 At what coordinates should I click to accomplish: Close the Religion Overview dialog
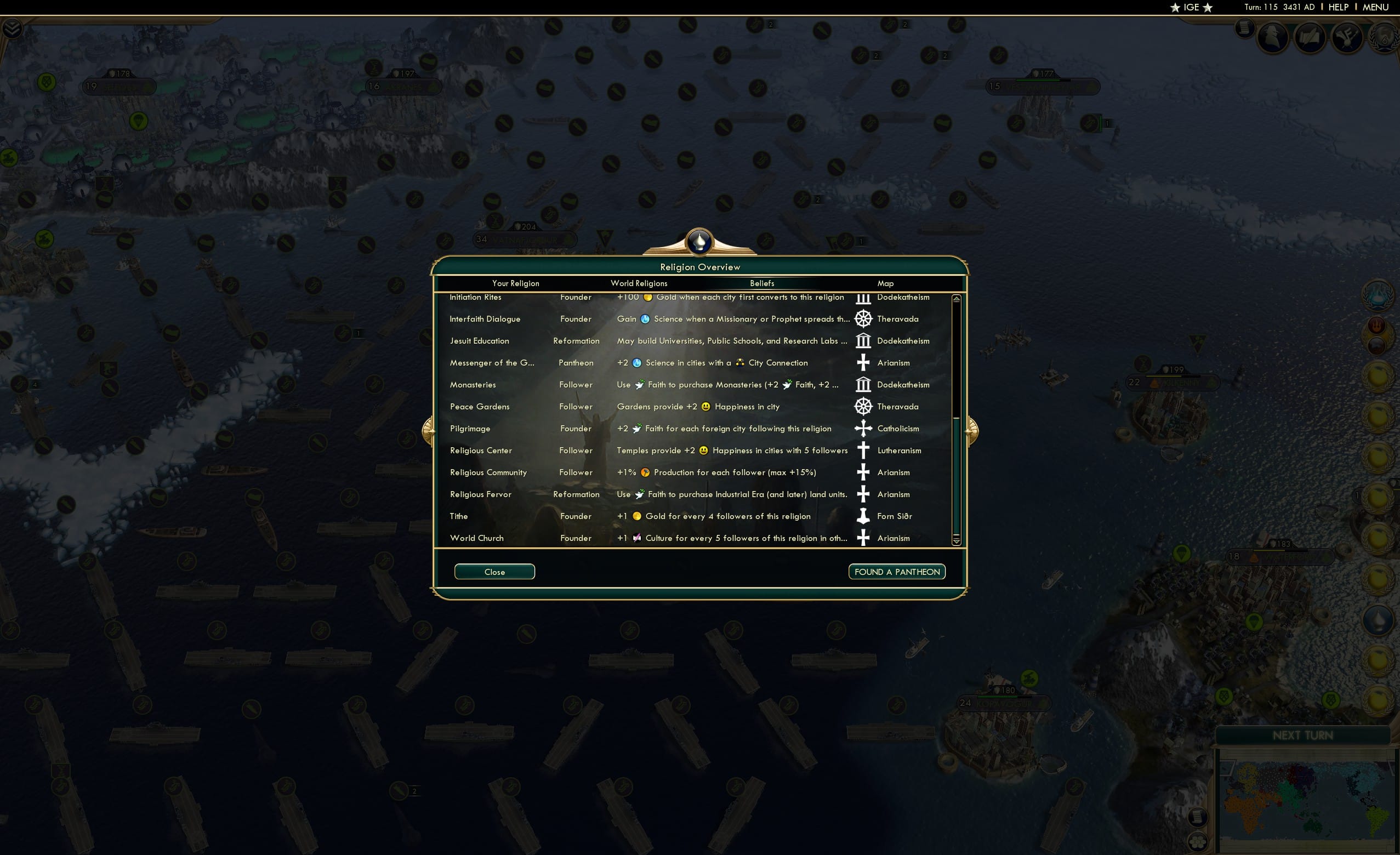(494, 572)
